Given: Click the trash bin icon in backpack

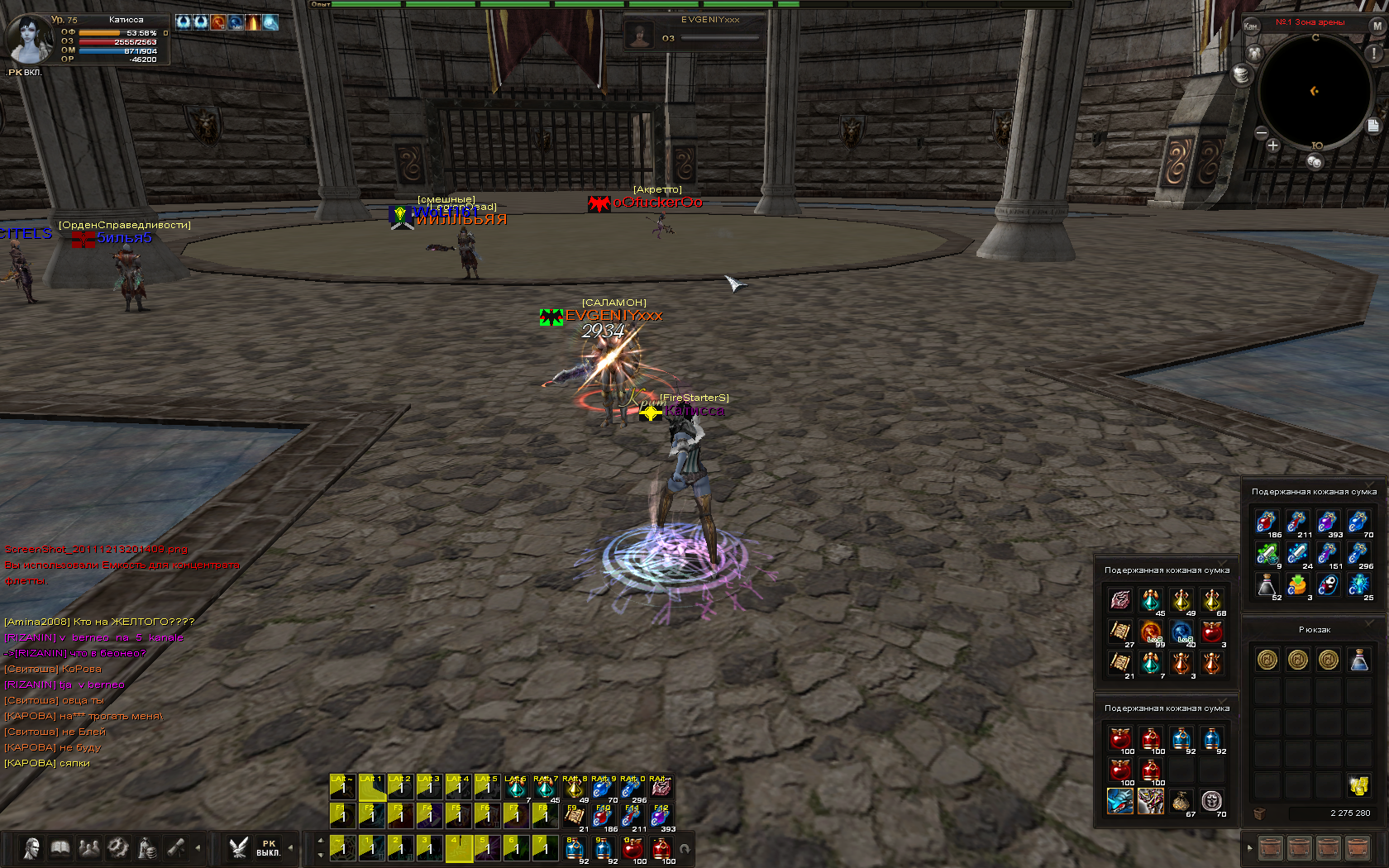Looking at the screenshot, I should point(1259,813).
